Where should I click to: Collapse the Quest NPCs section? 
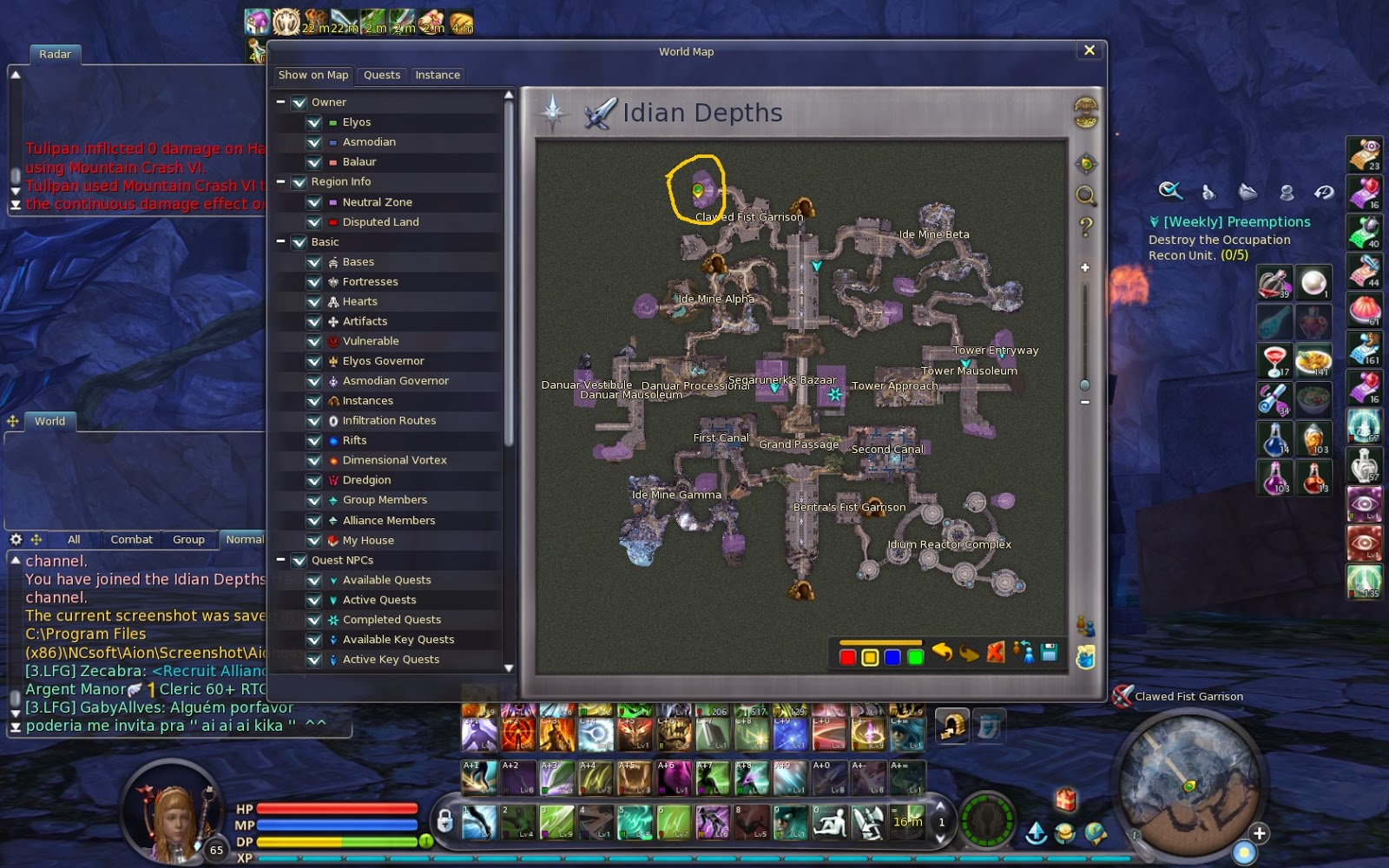pyautogui.click(x=280, y=560)
